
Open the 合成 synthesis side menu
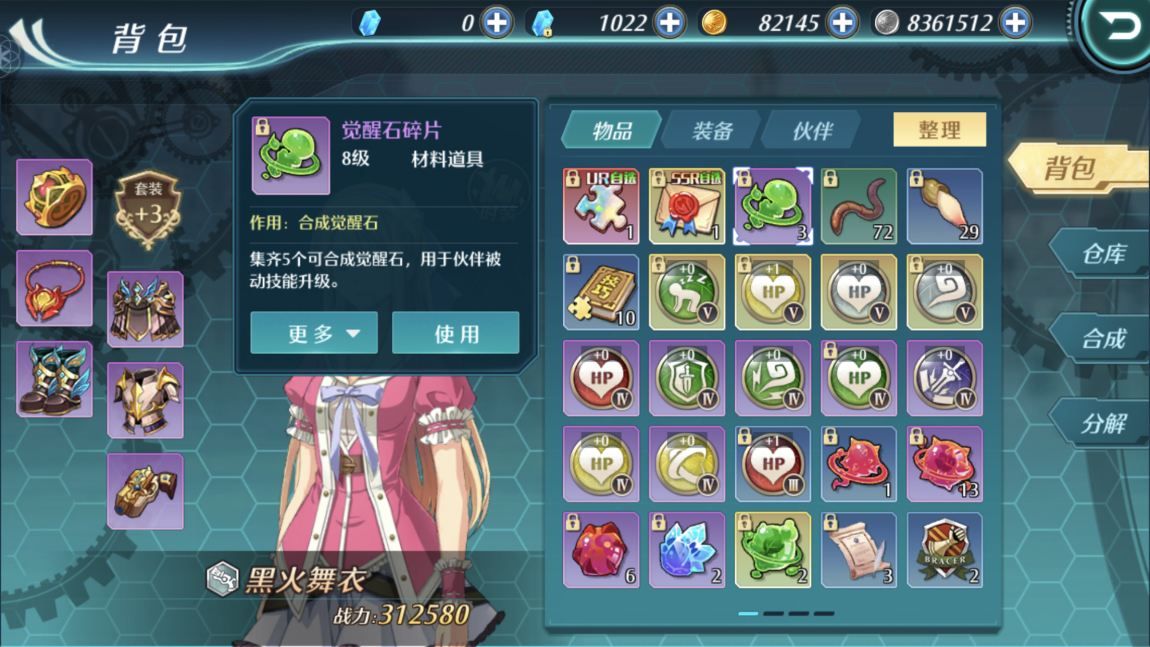click(x=1102, y=339)
